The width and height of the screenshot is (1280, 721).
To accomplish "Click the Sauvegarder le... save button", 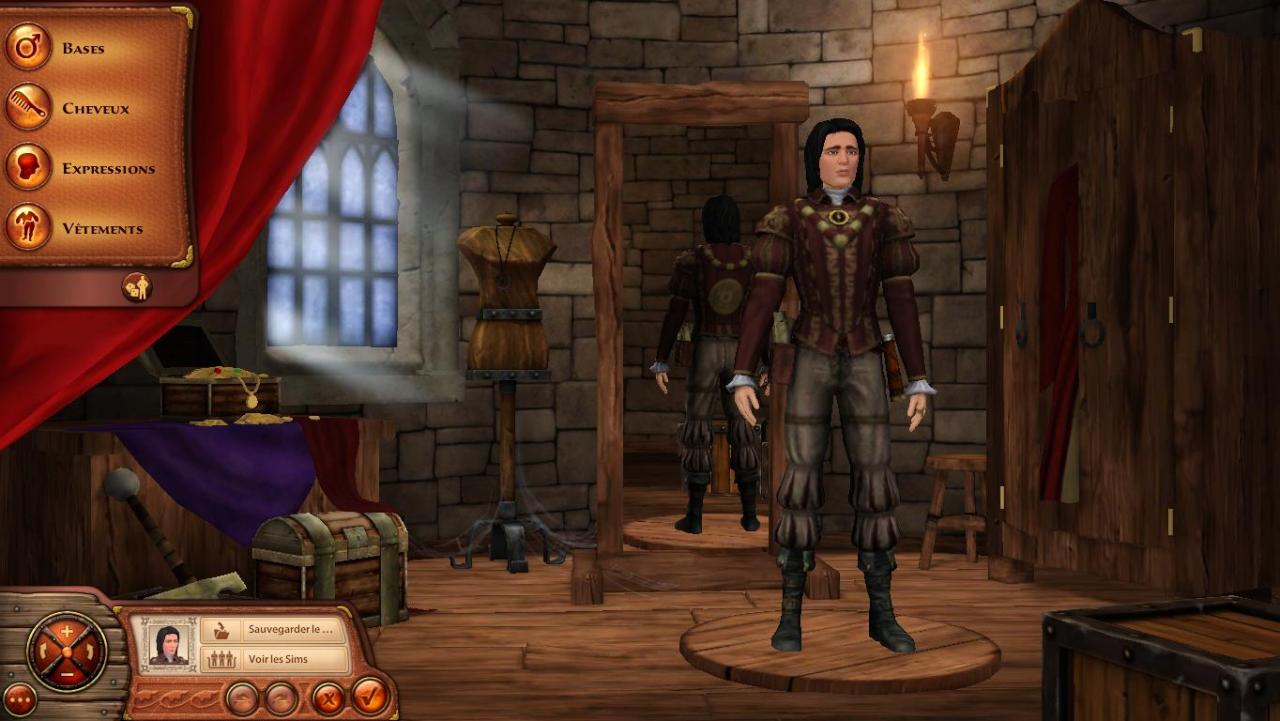I will coord(274,630).
